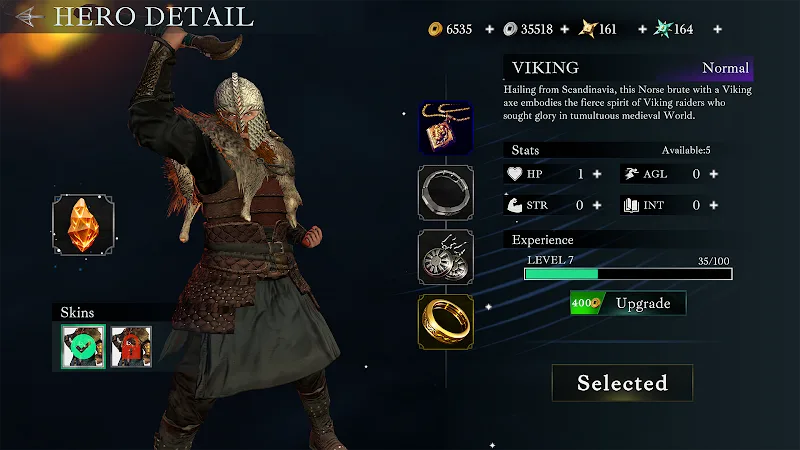Open the orange crystal gem slot
Image resolution: width=800 pixels, height=450 pixels.
[x=83, y=224]
